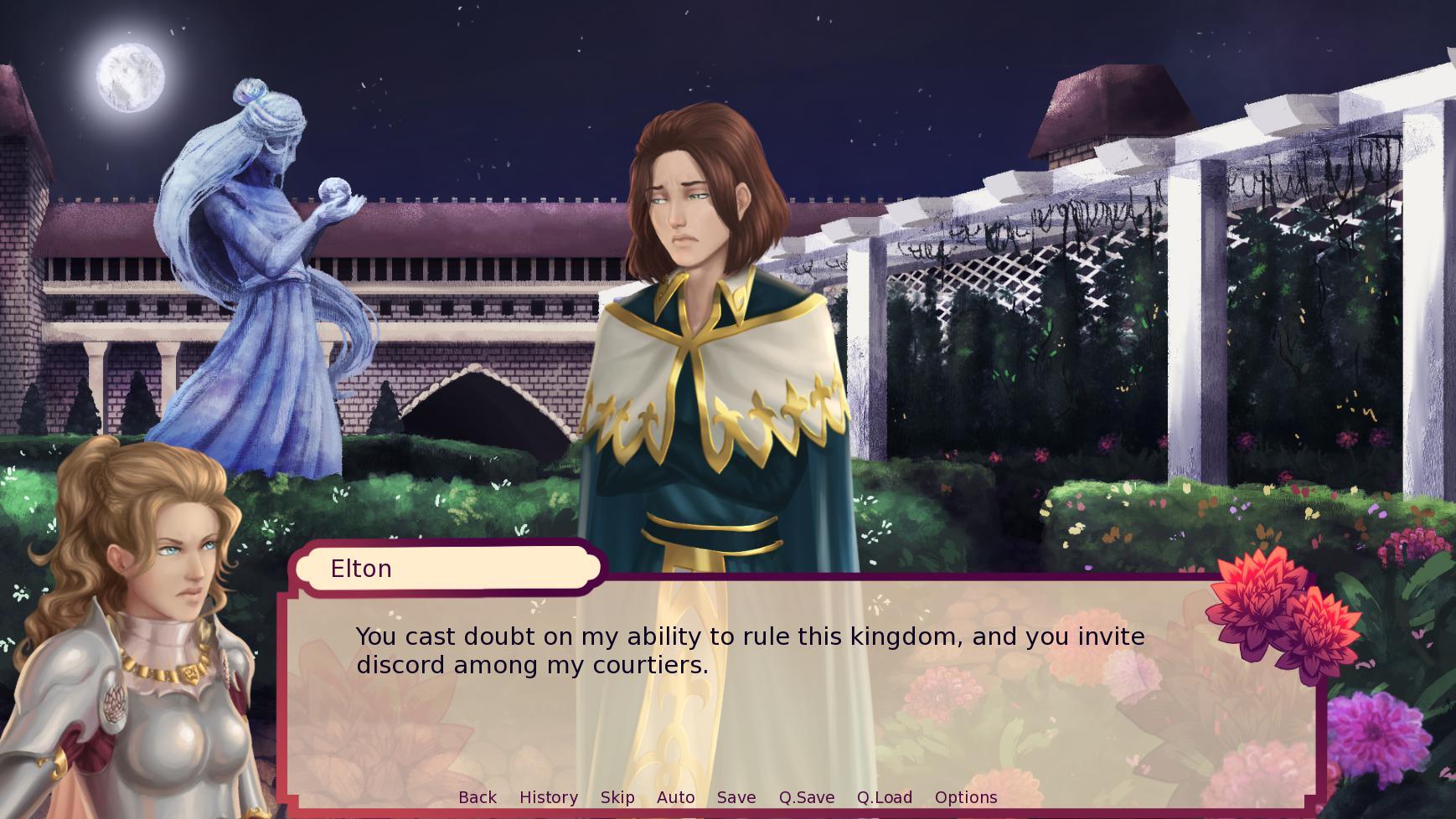Viewport: 1456px width, 819px height.
Task: Load the last quick save via Q.Load
Action: tap(884, 797)
